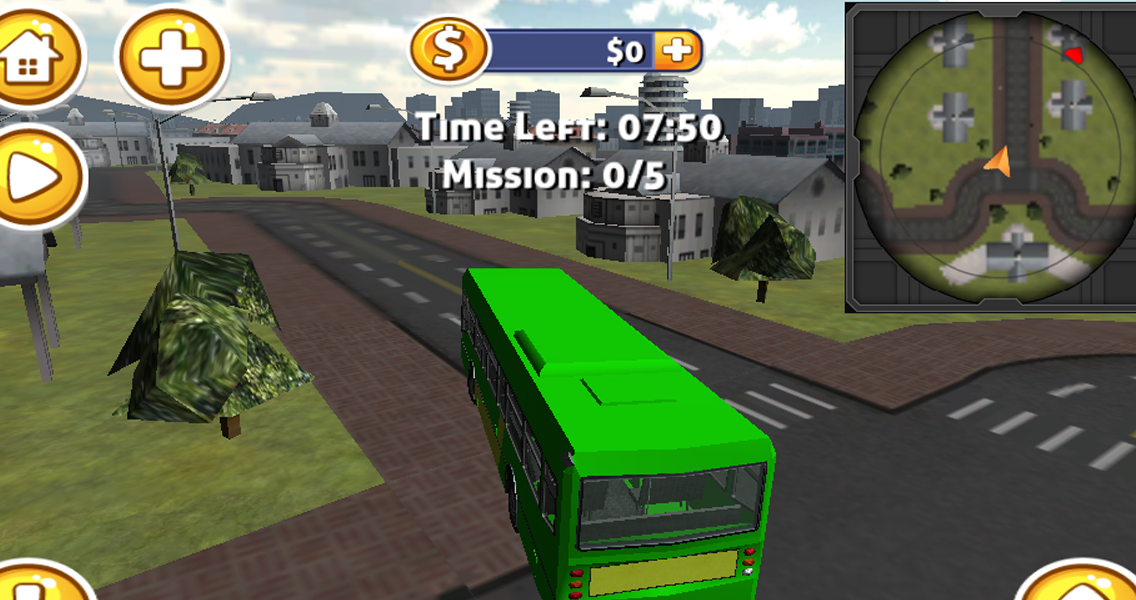Open the dollar coin currency icon

point(448,50)
